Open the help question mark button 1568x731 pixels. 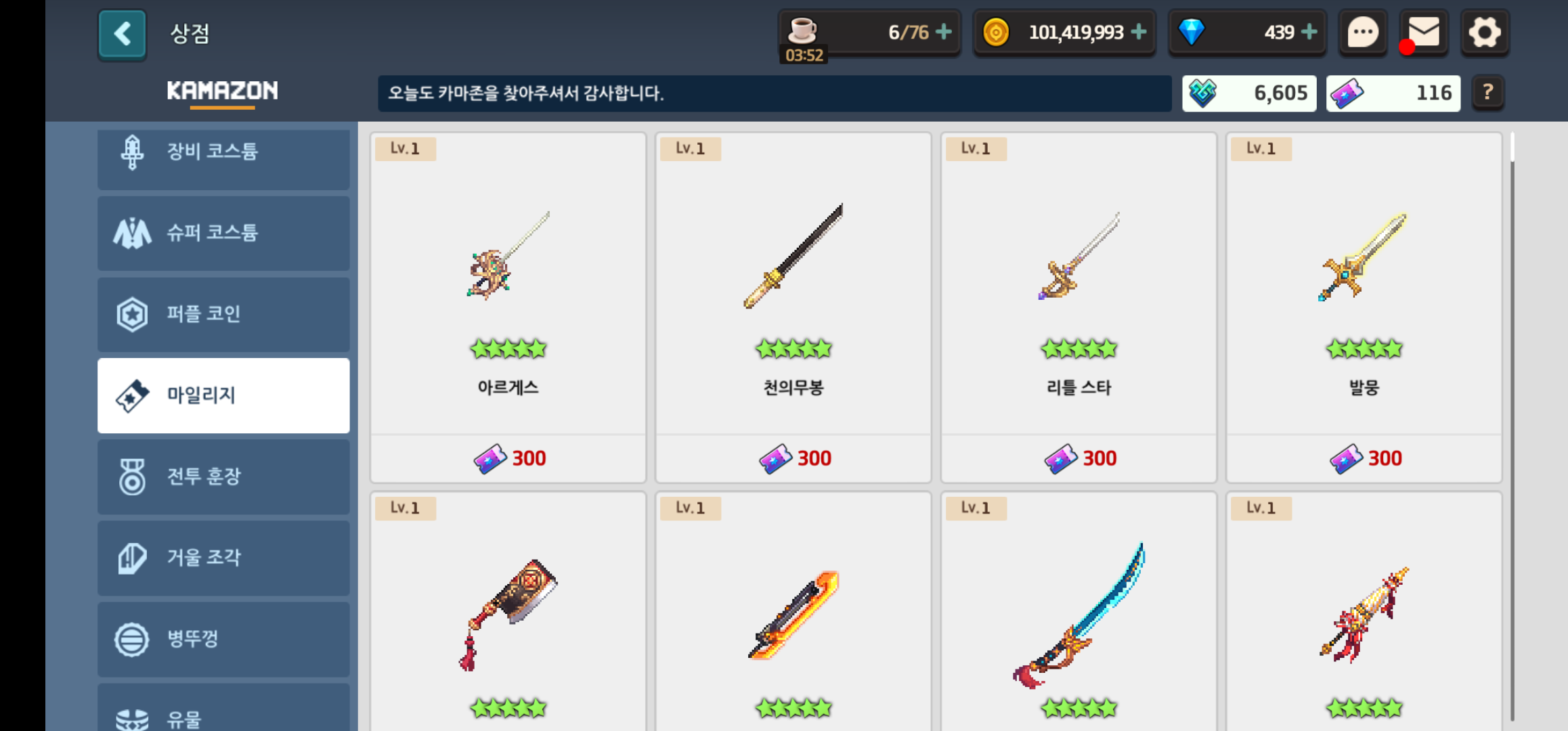click(x=1487, y=93)
